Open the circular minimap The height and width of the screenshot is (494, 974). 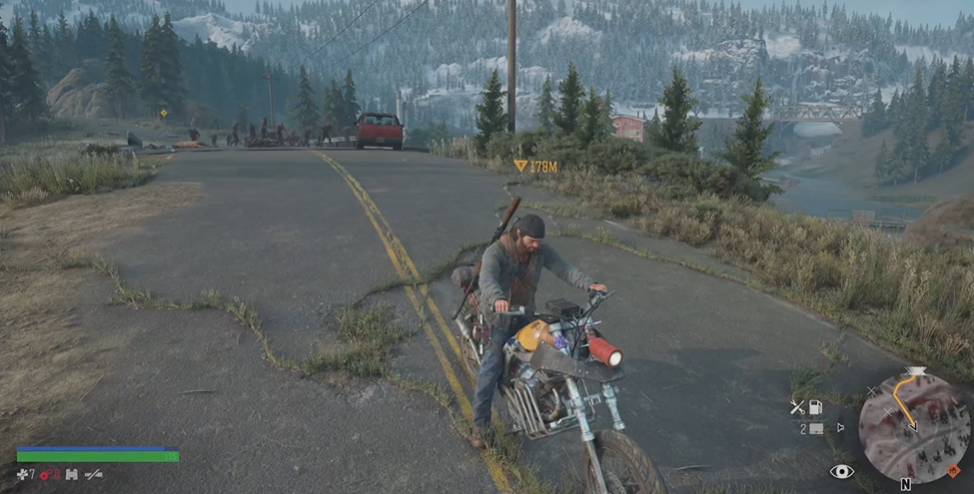[914, 427]
